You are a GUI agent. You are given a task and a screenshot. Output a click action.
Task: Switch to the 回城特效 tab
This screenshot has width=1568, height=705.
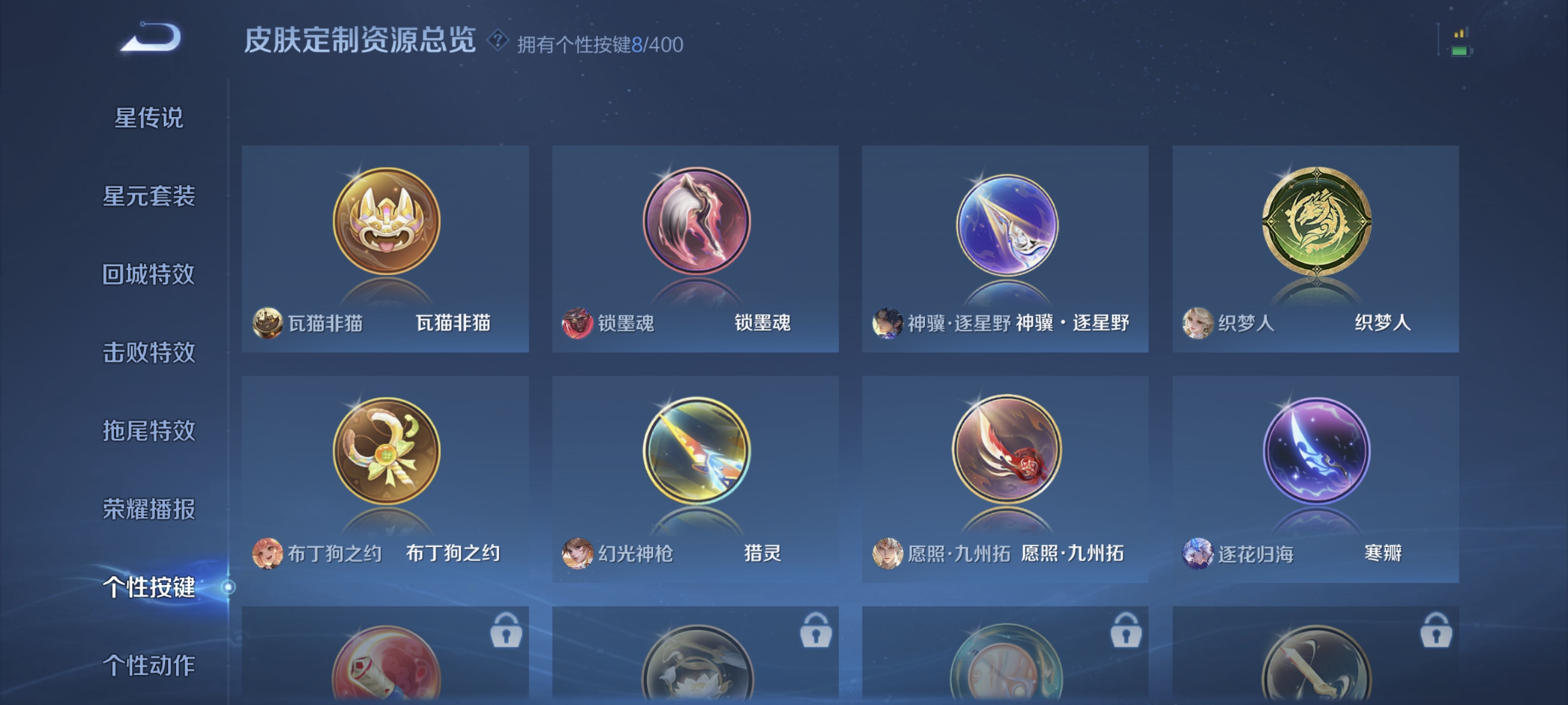[149, 275]
